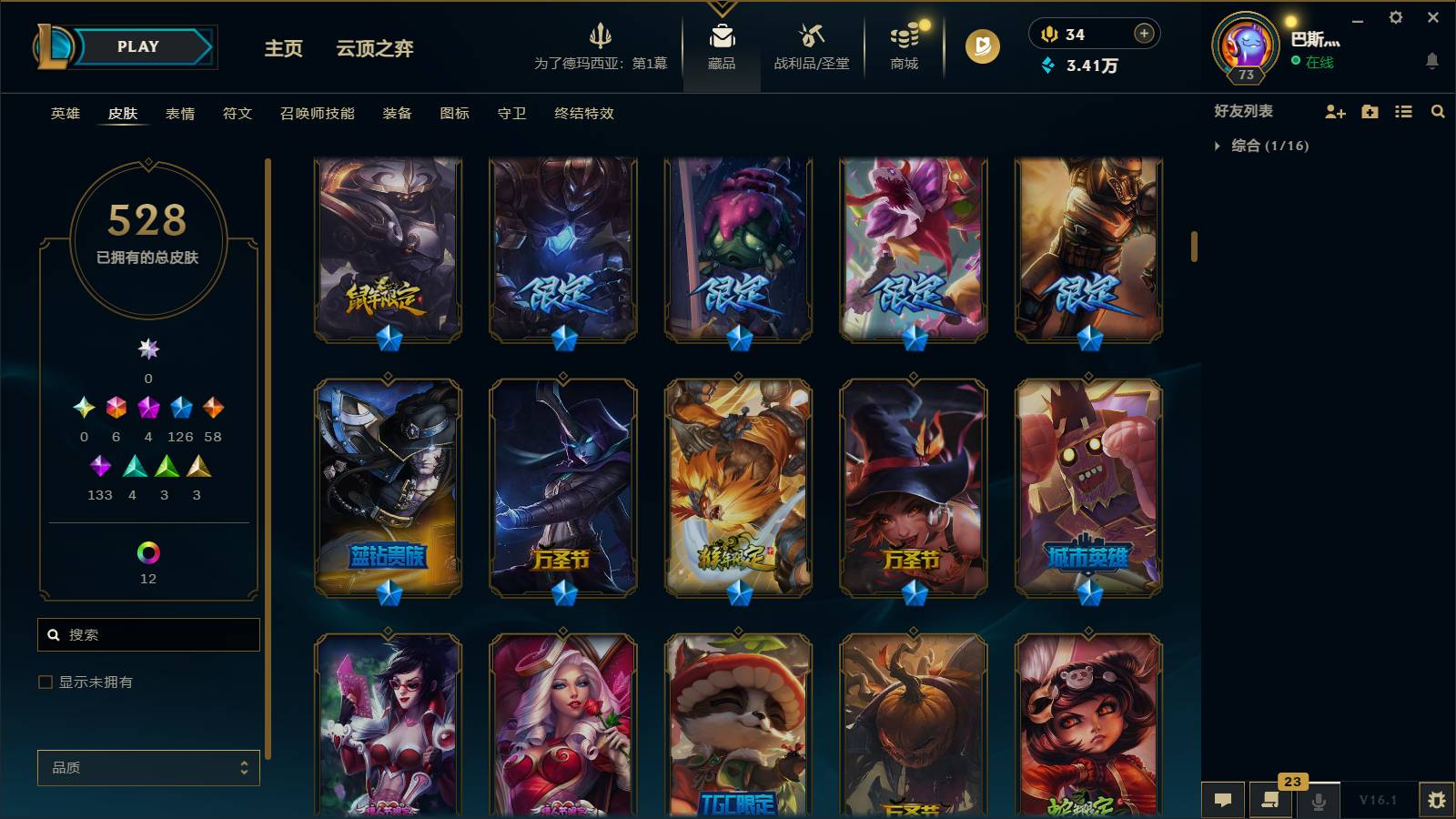Click the add friend icon

click(x=1335, y=112)
